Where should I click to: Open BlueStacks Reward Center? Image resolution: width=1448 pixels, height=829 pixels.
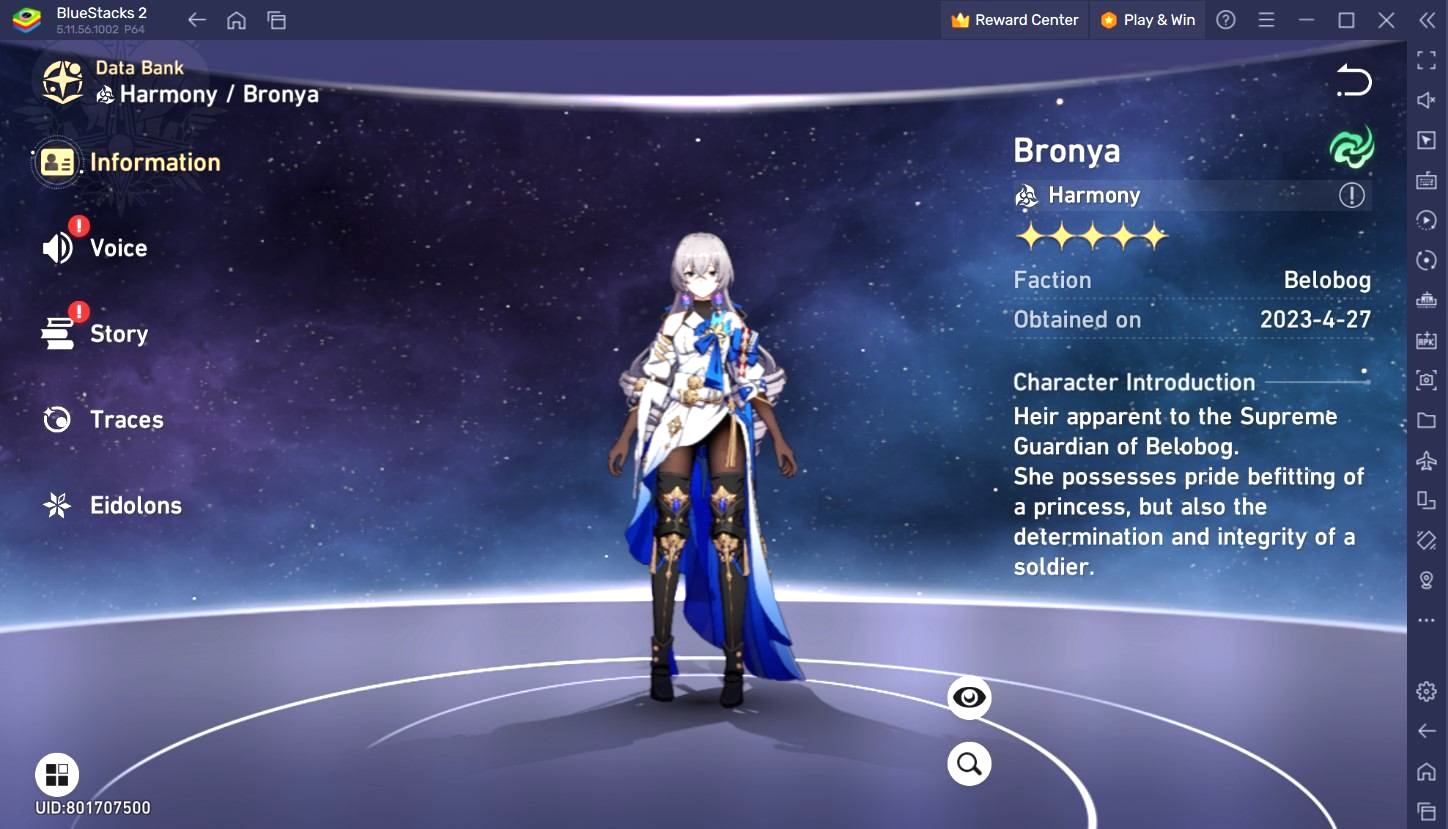point(1015,20)
